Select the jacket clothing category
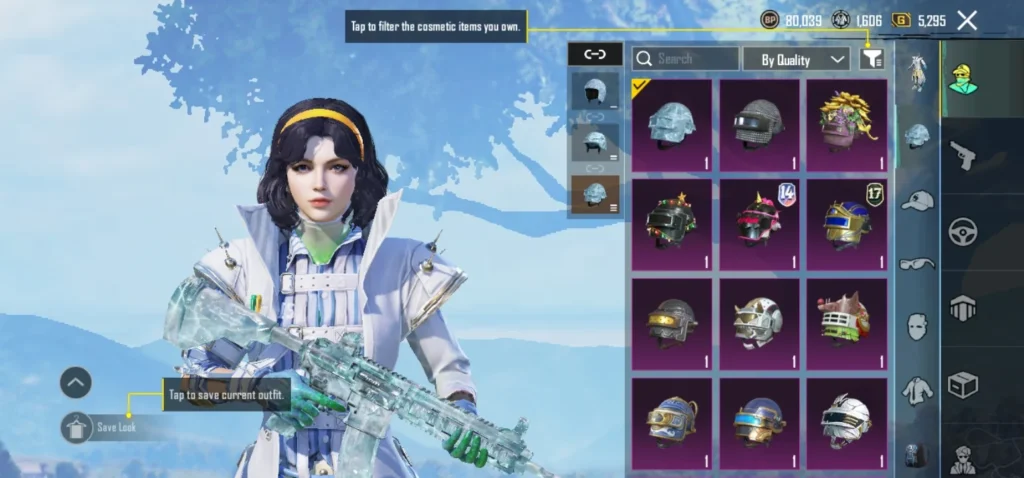 click(917, 390)
